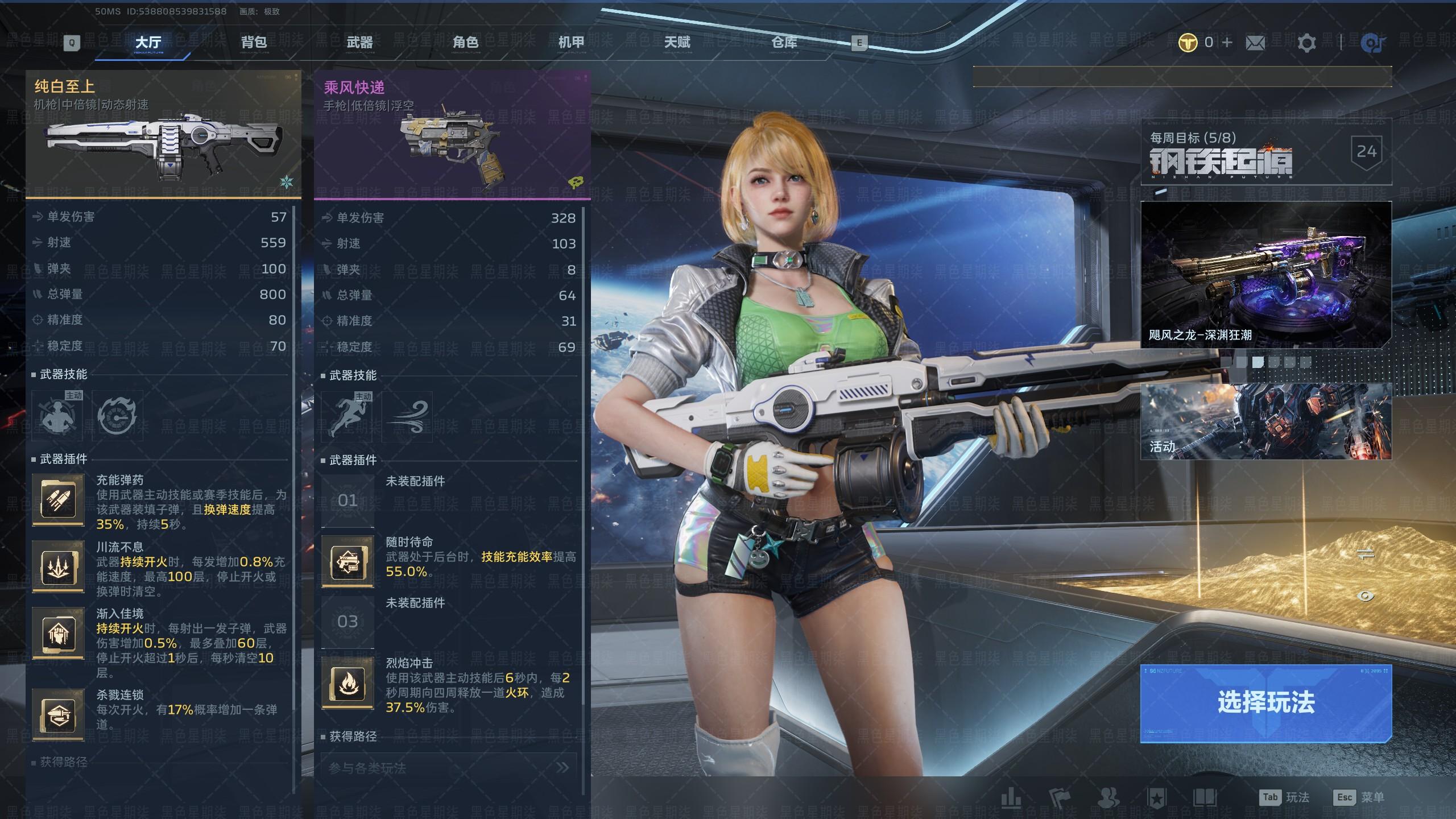The height and width of the screenshot is (819, 1456).
Task: Open the 活动 events banner
Action: (1265, 421)
